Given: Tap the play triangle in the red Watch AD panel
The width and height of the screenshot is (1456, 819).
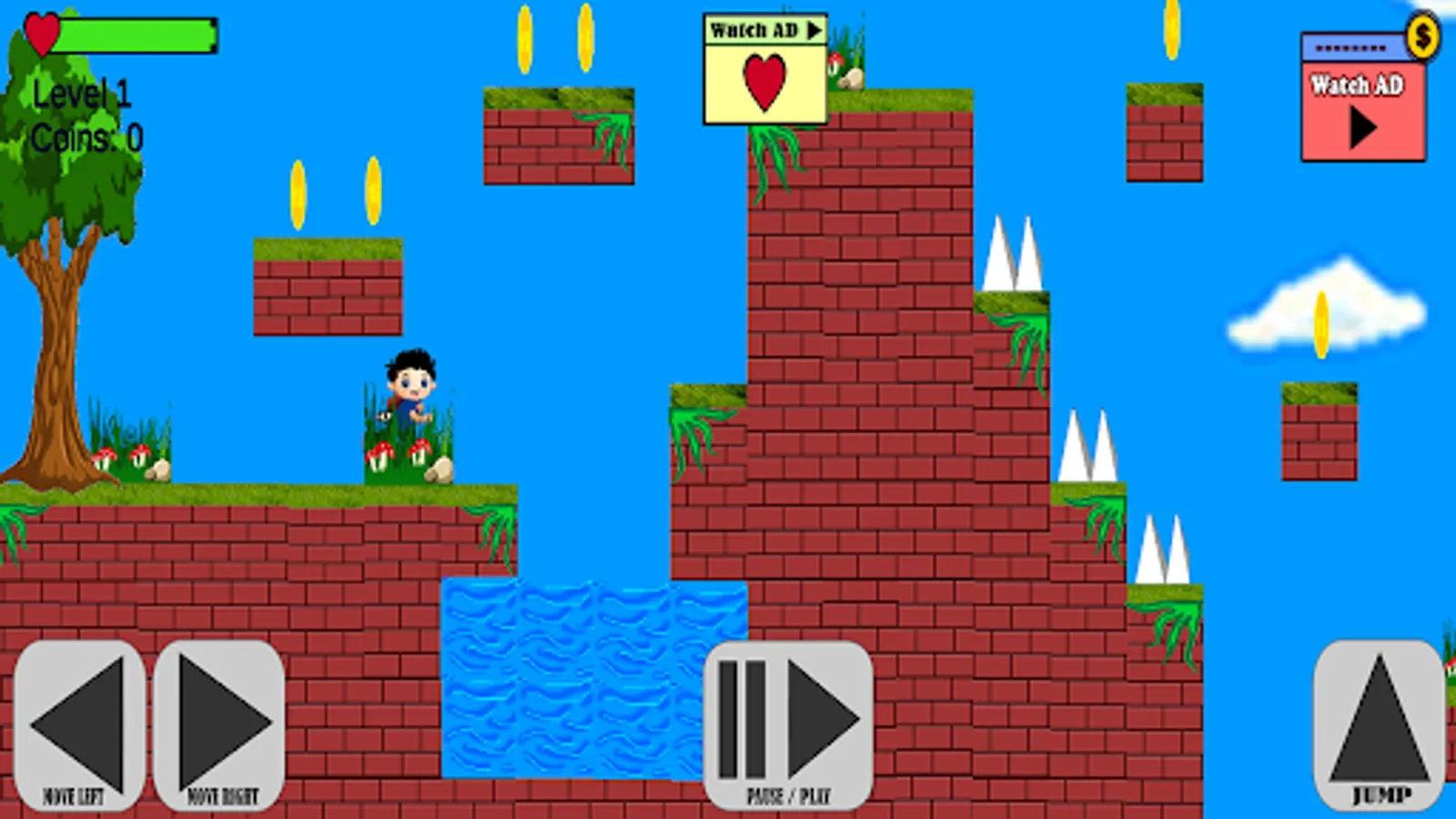Looking at the screenshot, I should [1365, 127].
